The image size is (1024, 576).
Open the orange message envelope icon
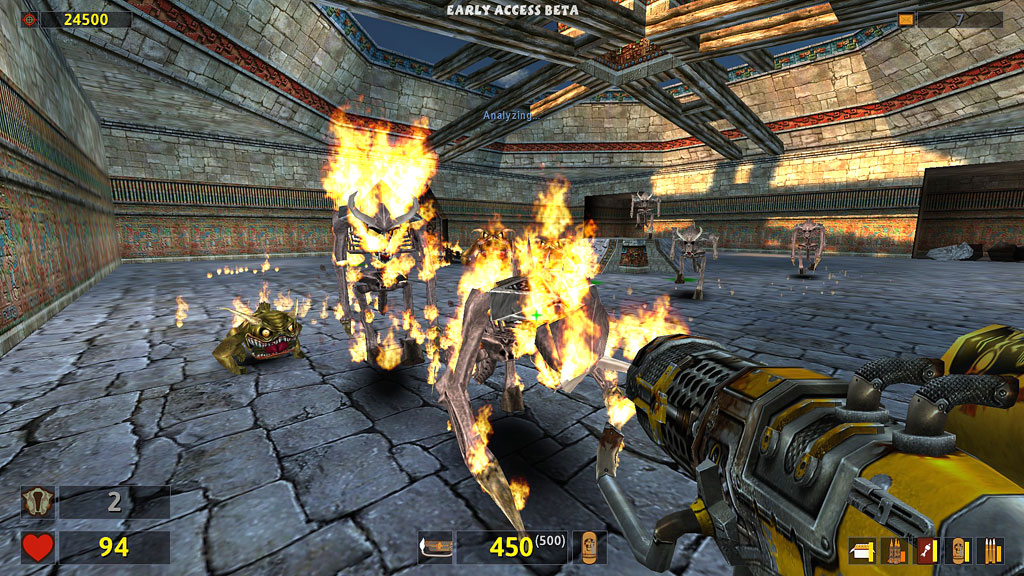tap(906, 19)
